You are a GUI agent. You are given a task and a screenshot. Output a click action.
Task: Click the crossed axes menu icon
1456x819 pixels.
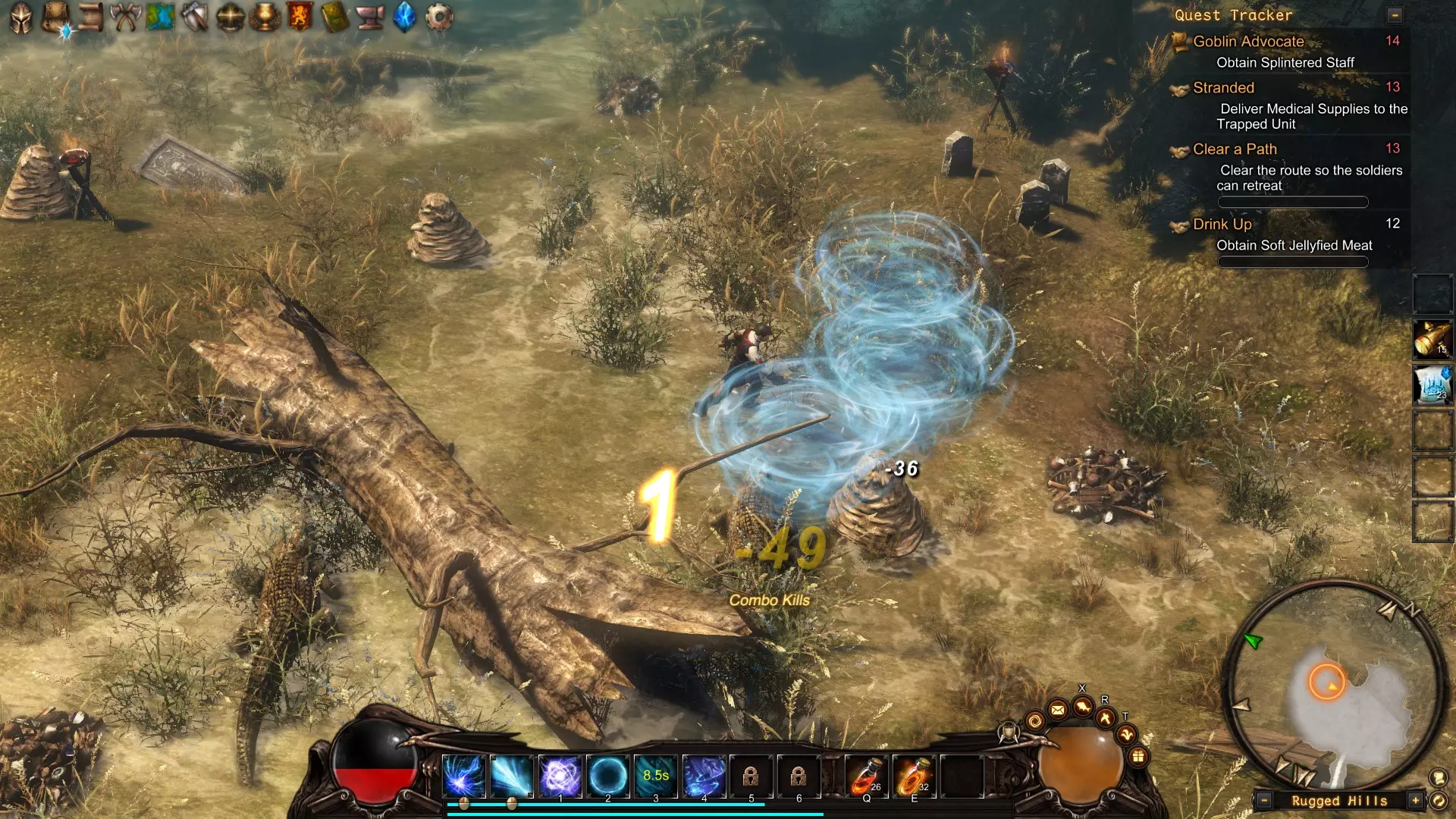pyautogui.click(x=125, y=17)
